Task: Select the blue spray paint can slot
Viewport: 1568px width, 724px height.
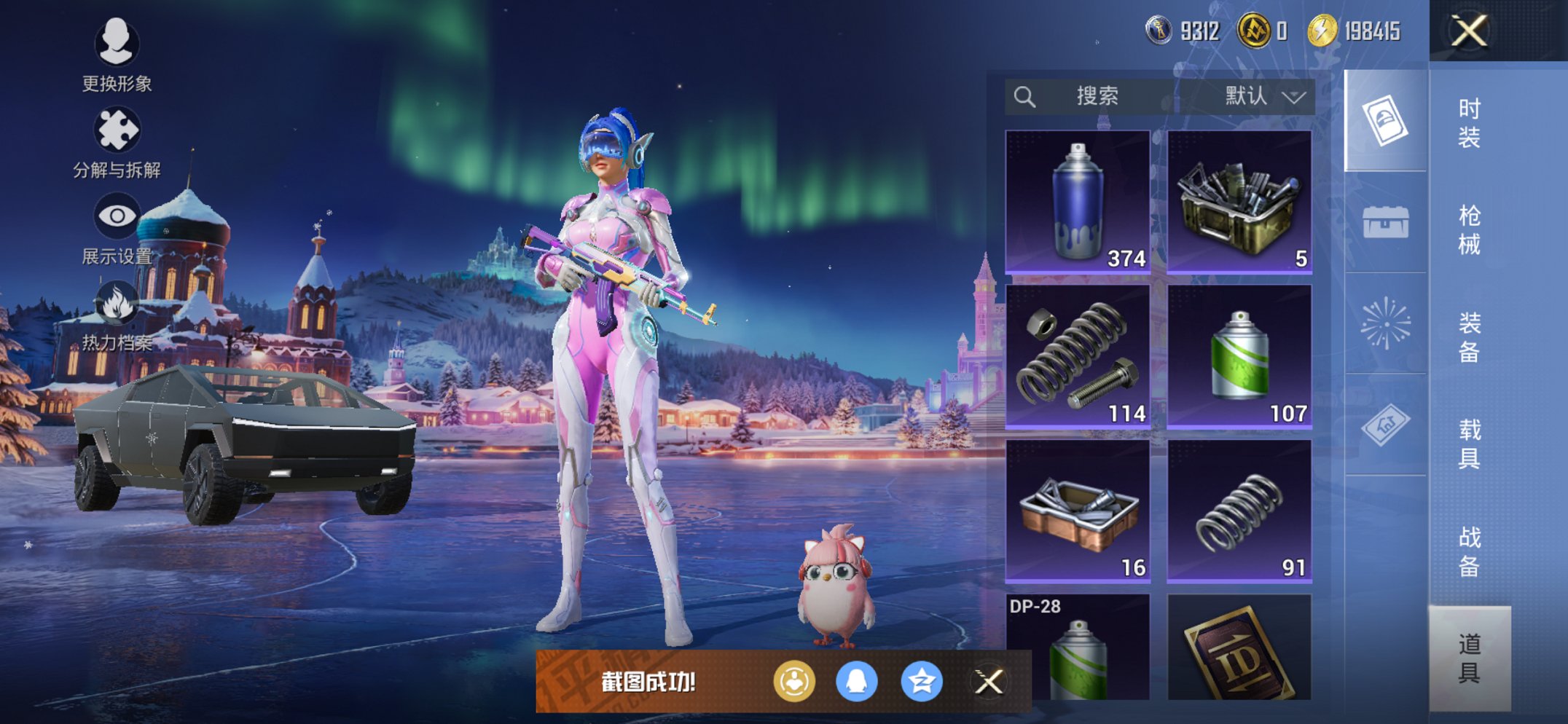Action: (1078, 202)
